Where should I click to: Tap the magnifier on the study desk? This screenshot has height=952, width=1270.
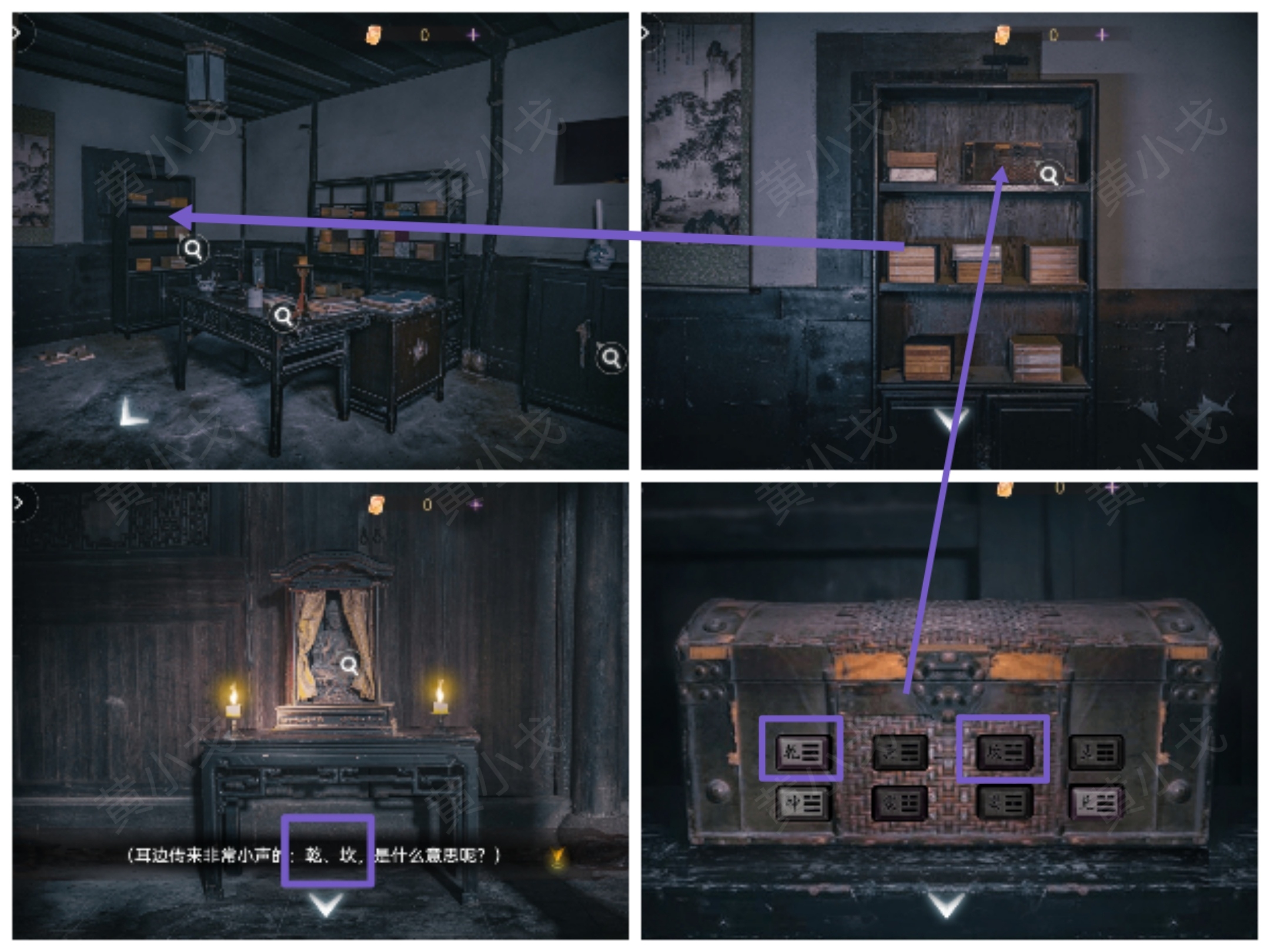pos(283,317)
